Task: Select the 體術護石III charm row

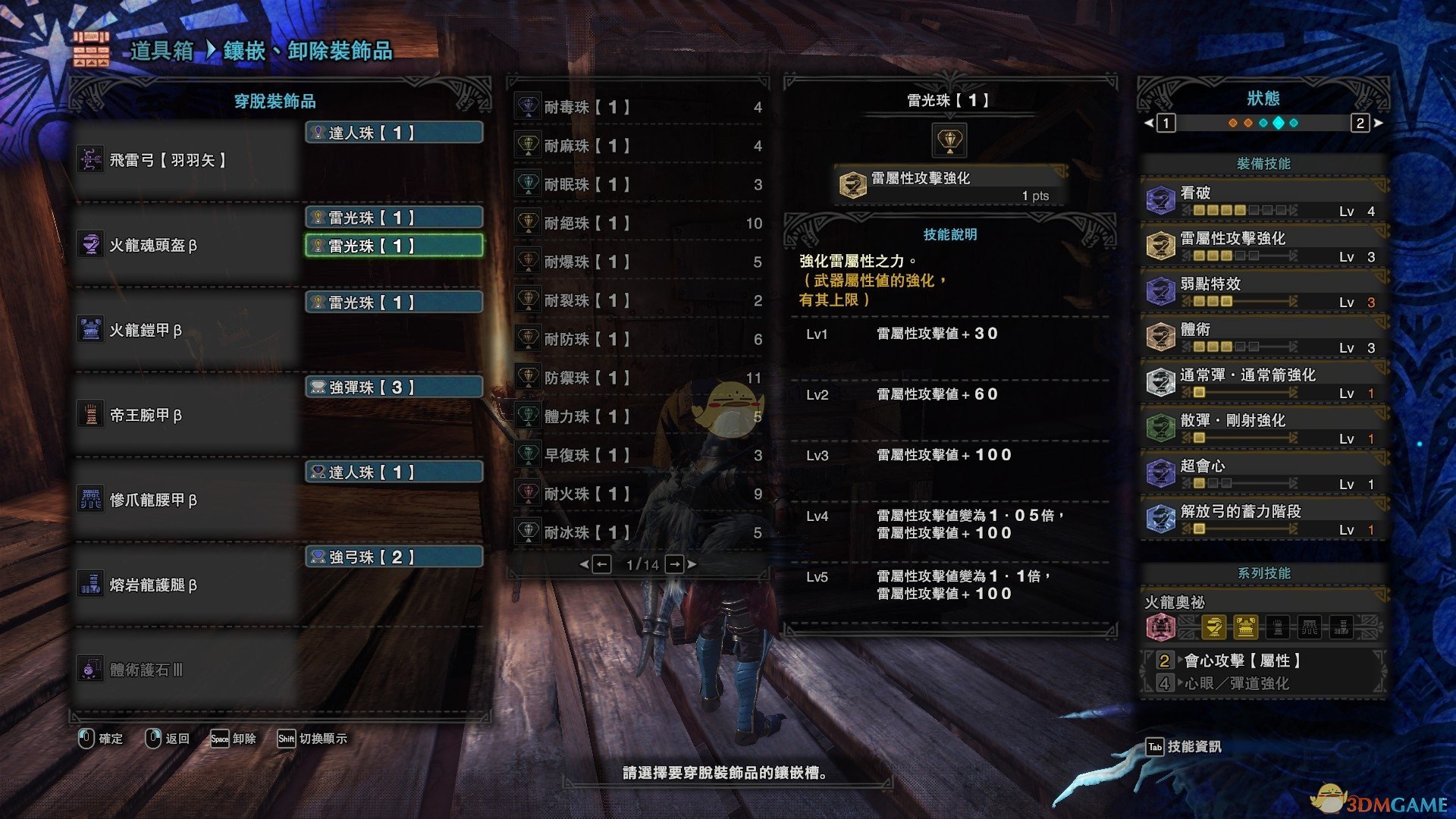Action: click(186, 670)
